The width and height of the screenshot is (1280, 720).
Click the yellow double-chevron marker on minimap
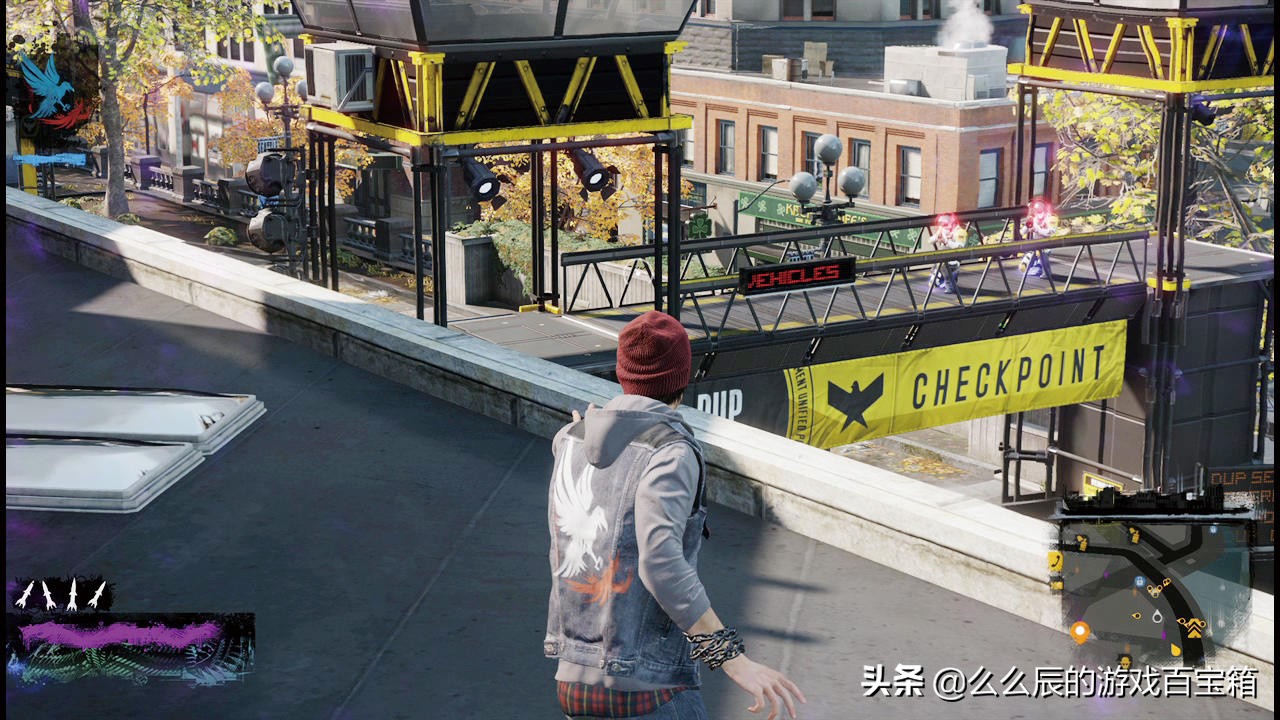(x=1194, y=627)
